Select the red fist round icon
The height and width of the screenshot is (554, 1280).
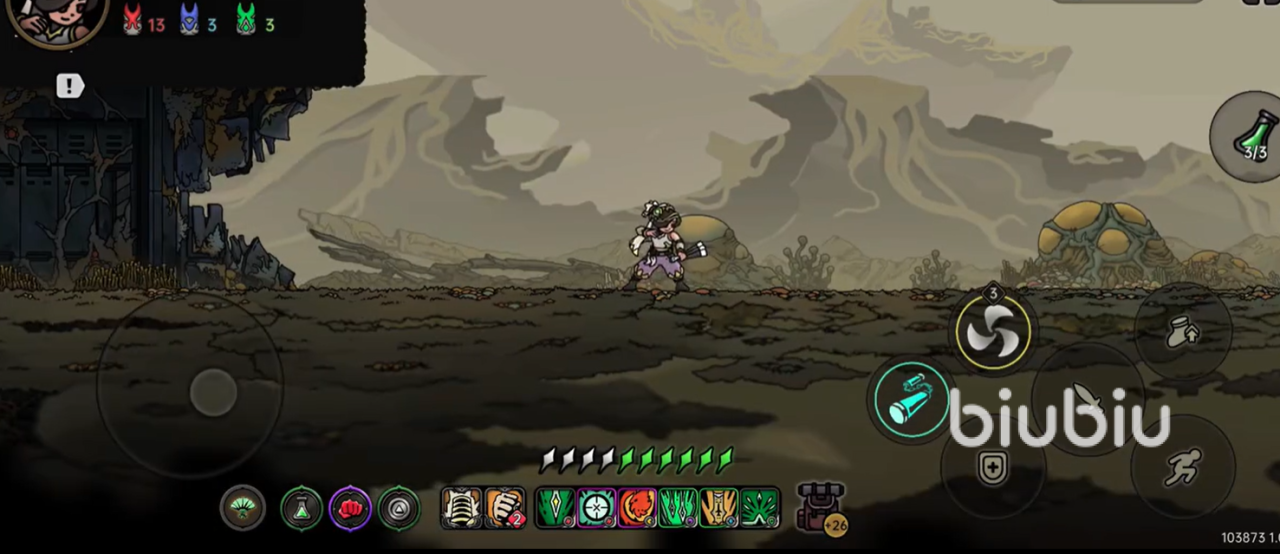point(350,508)
